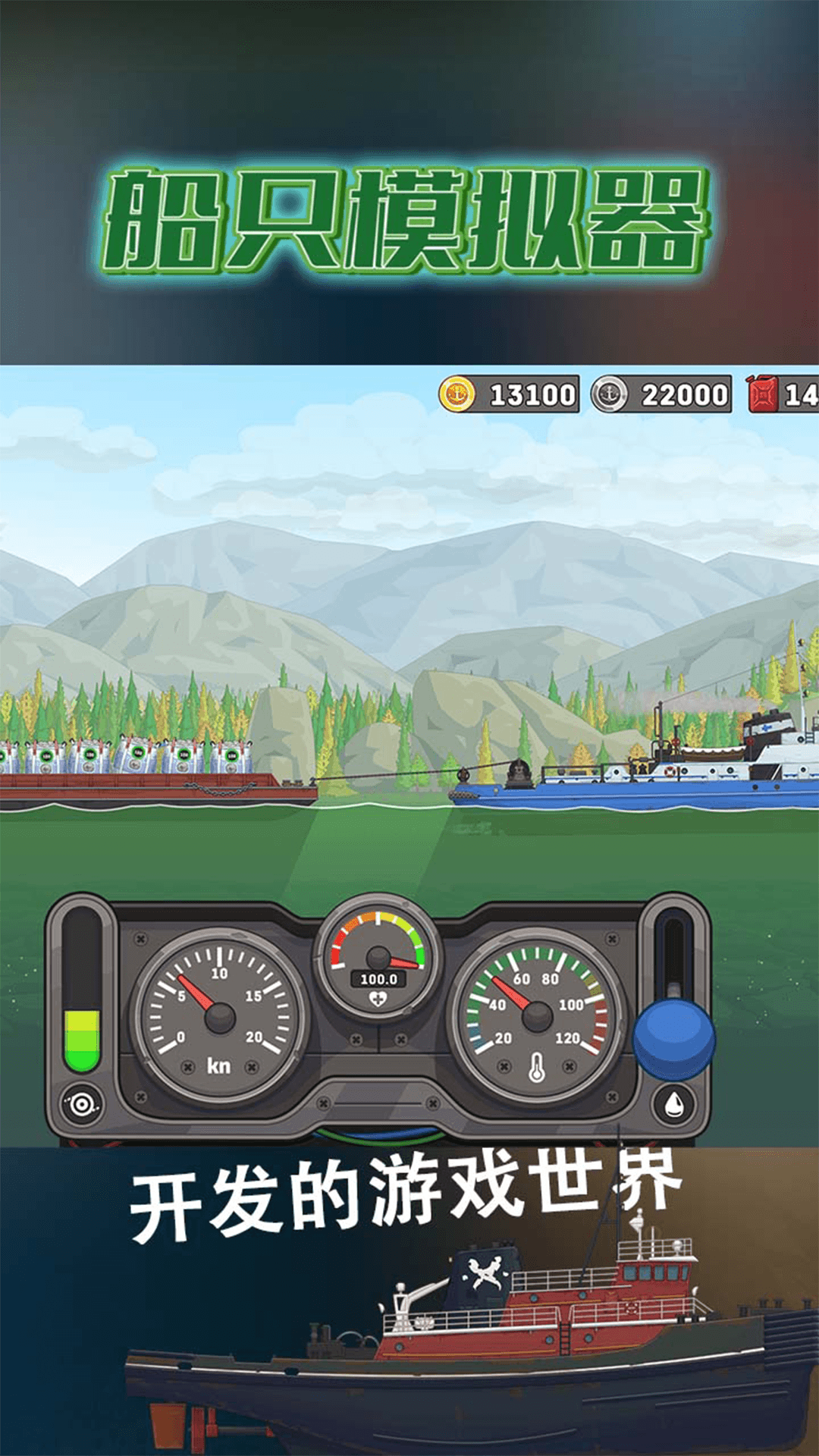Select the silver anchor coin icon
Viewport: 819px width, 1456px height.
pos(609,394)
